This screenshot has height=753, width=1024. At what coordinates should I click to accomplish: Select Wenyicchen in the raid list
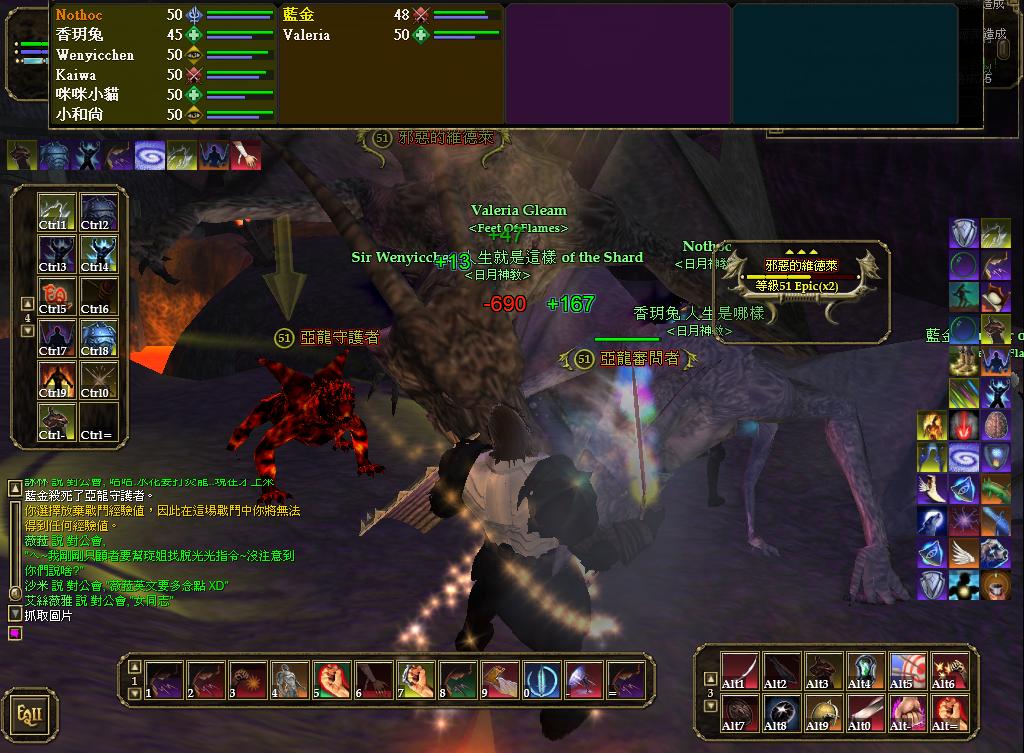(x=95, y=55)
